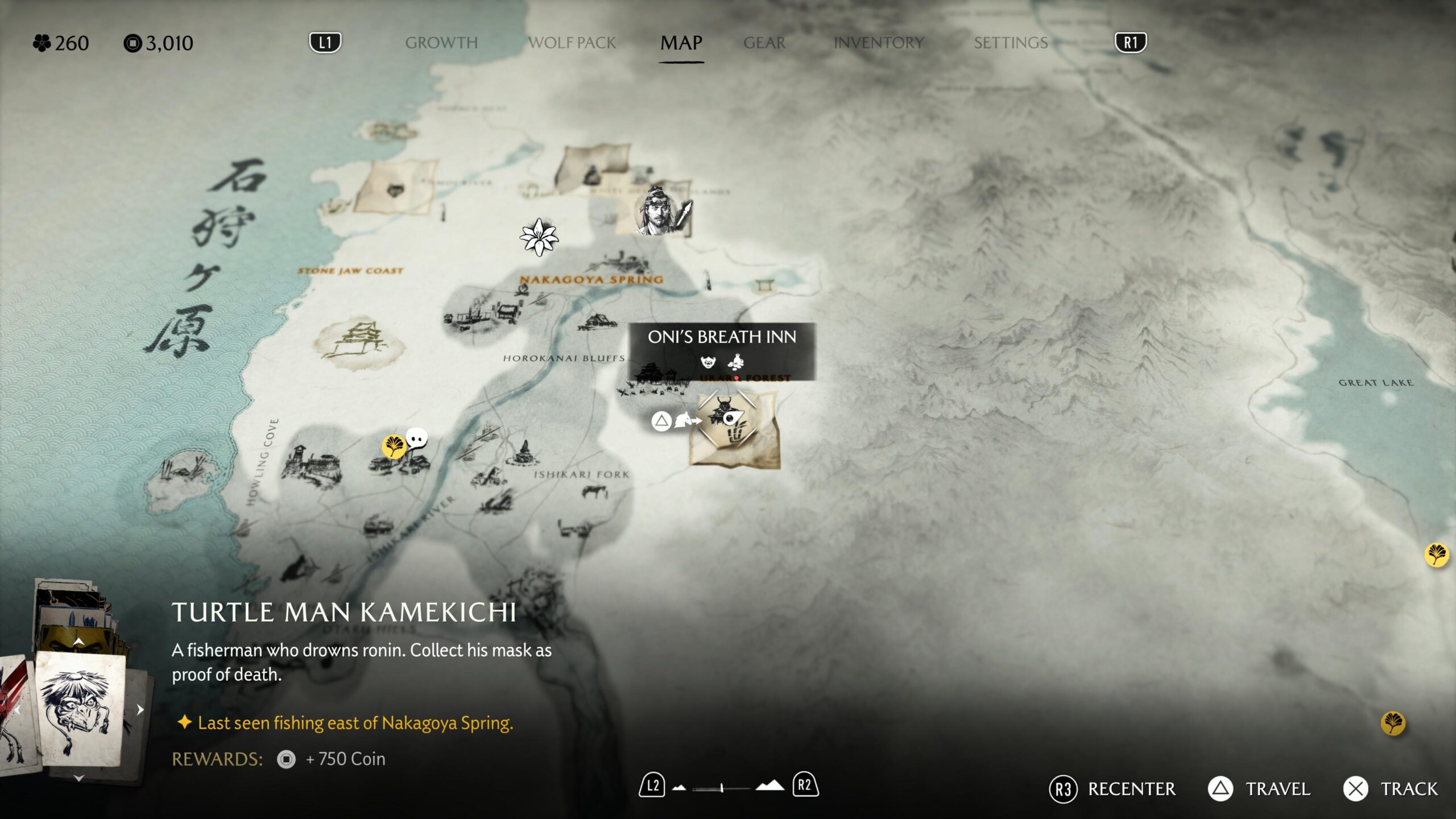Adjust the map zoom slider
This screenshot has width=1456, height=819.
click(722, 788)
